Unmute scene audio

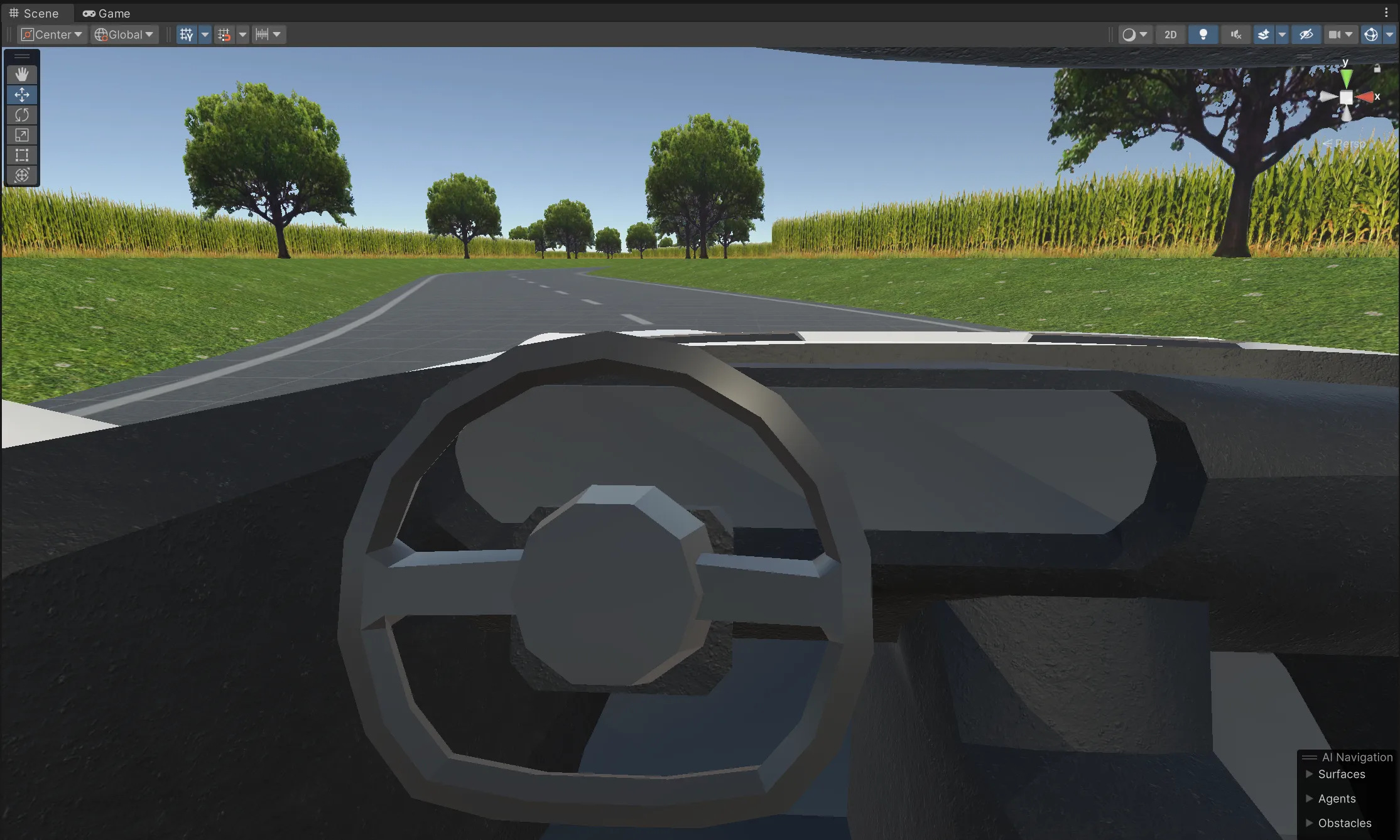pos(1235,35)
